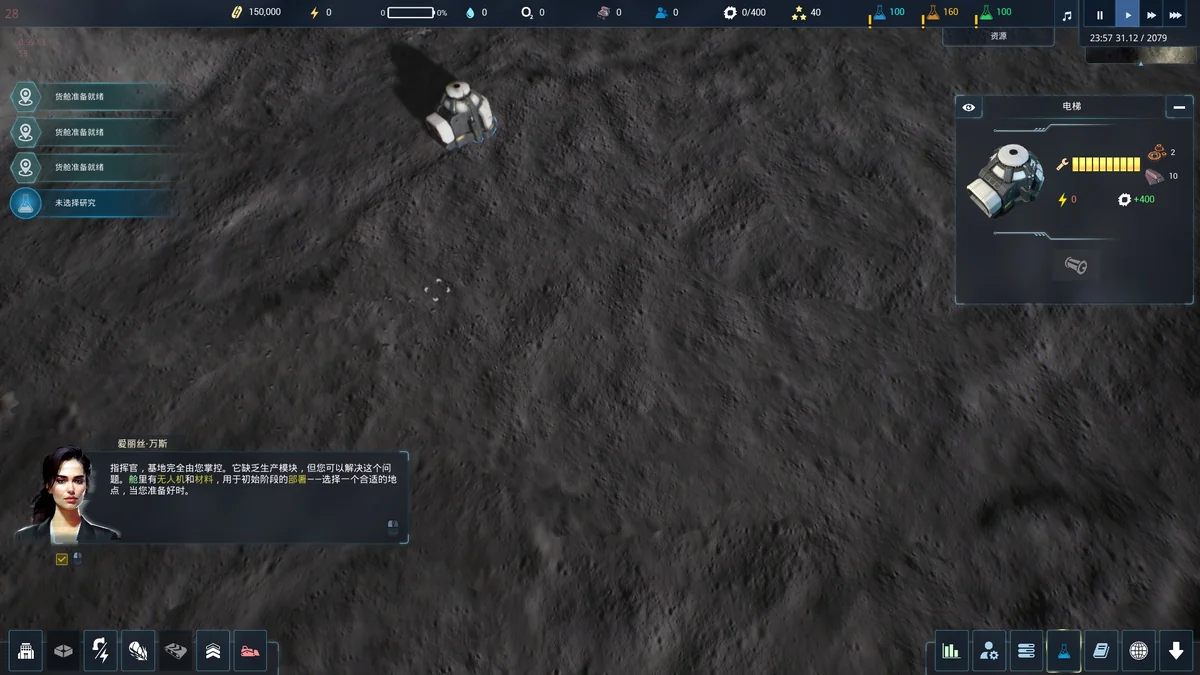Toggle the music note button
This screenshot has width=1200, height=675.
click(x=1067, y=15)
